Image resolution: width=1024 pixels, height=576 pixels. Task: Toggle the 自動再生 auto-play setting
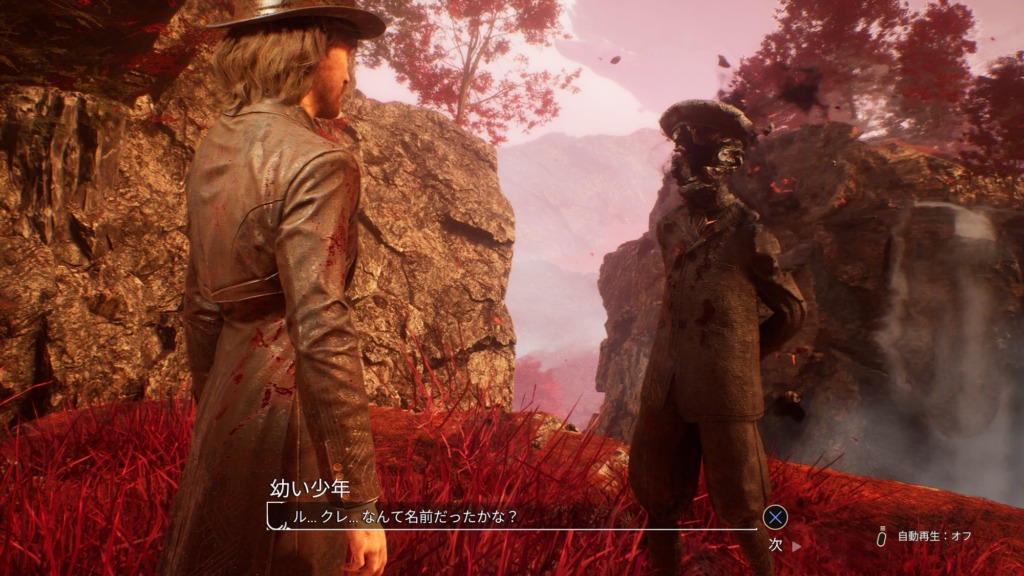pos(932,537)
